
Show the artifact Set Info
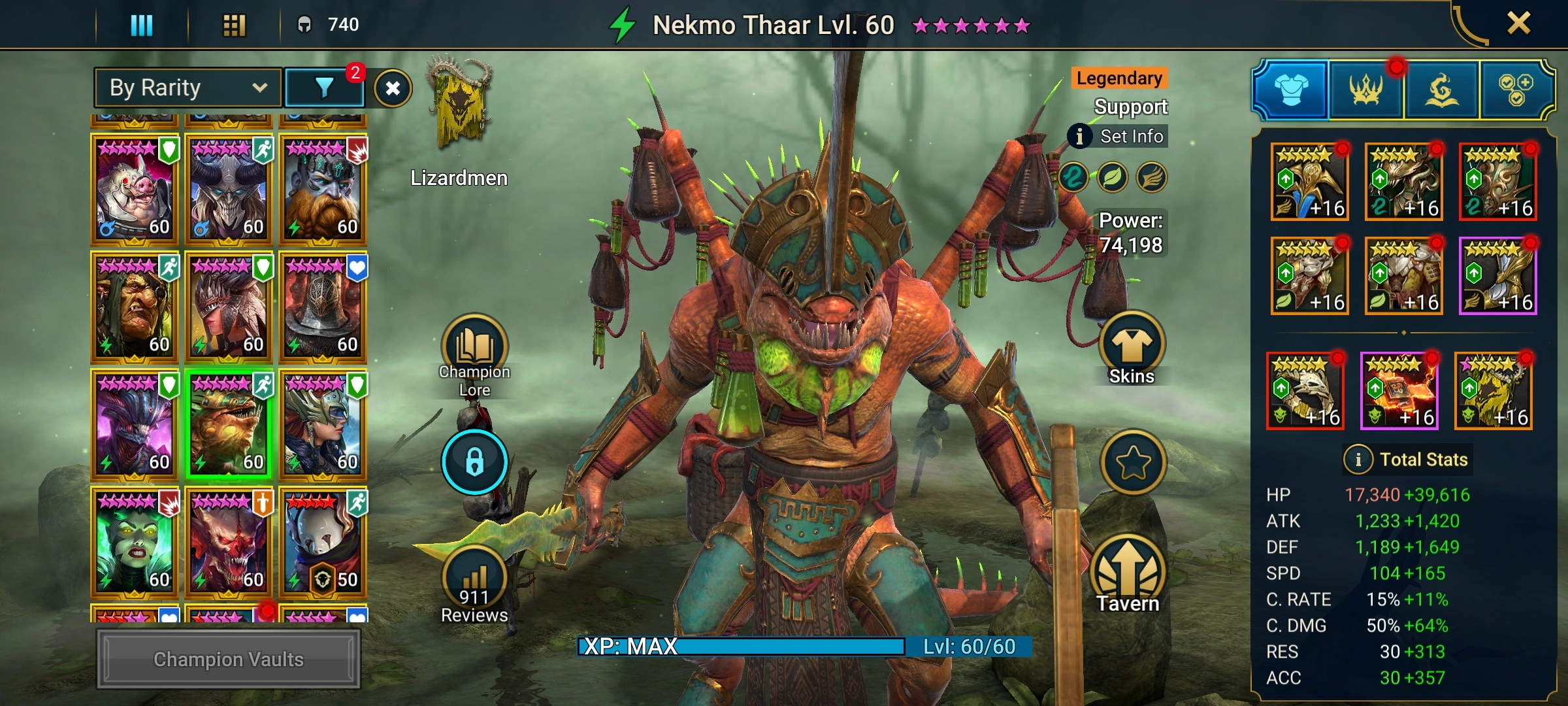(1119, 136)
